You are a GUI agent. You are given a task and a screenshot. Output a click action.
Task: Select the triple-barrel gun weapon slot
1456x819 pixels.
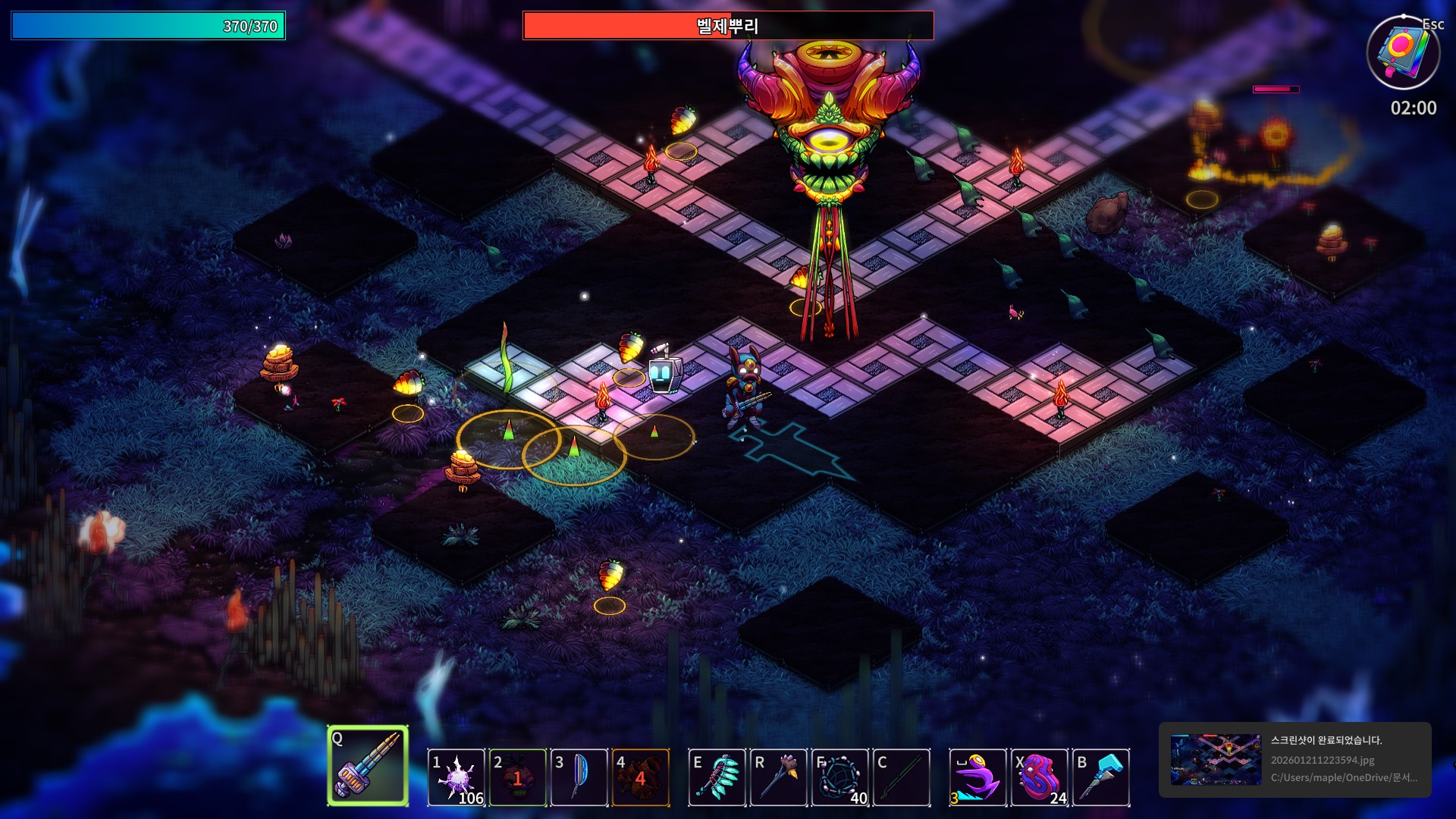click(x=368, y=766)
